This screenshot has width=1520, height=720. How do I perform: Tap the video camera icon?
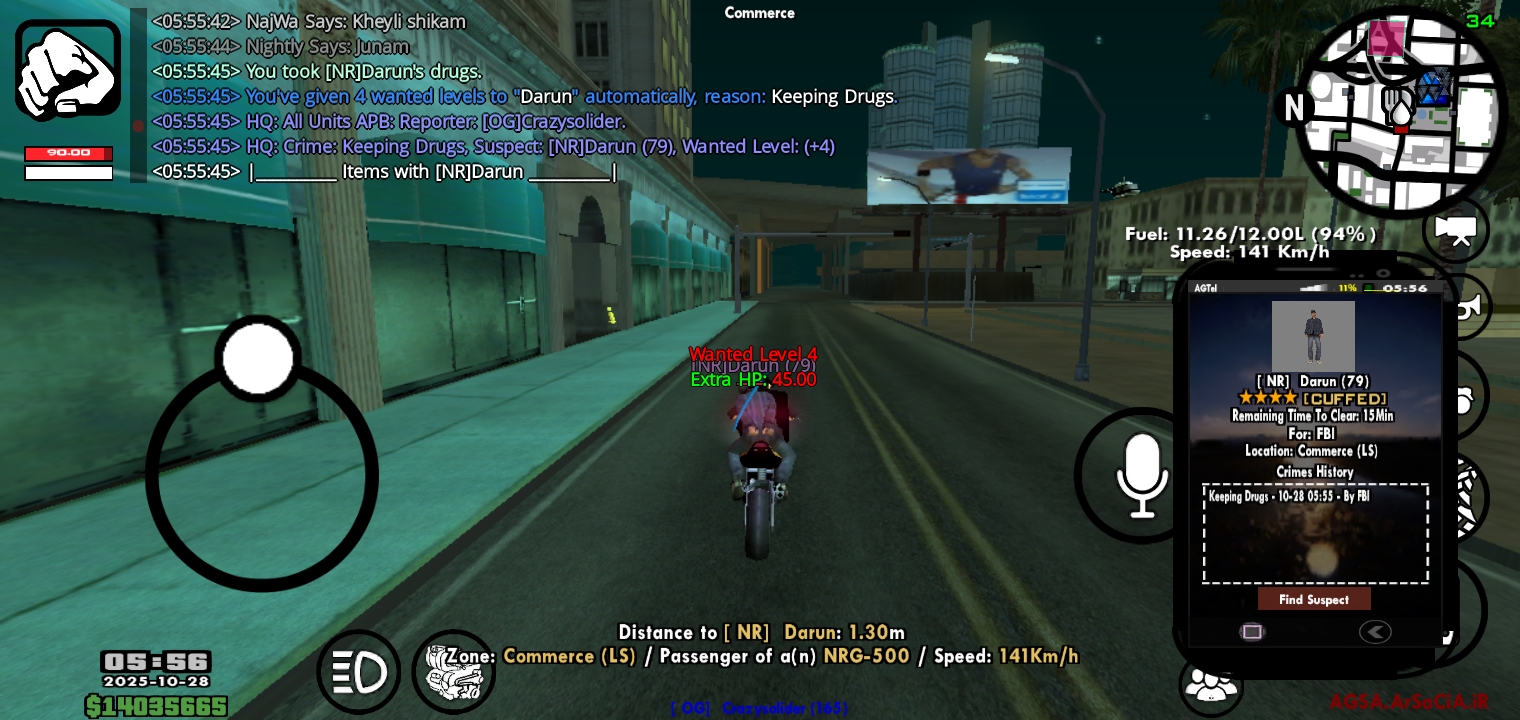coord(1455,231)
